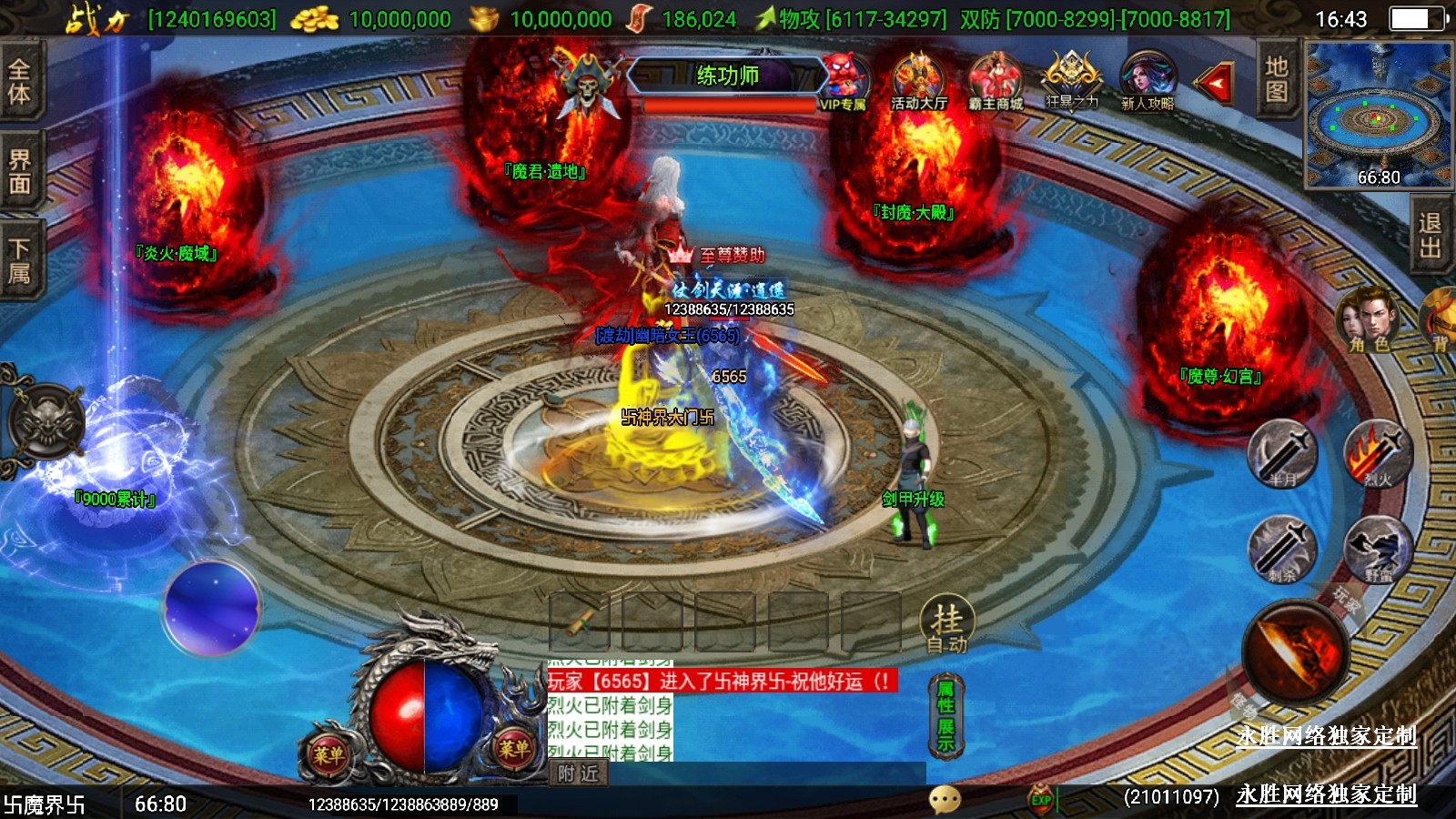
Task: Click the minimap thumbnail
Action: (x=1378, y=115)
